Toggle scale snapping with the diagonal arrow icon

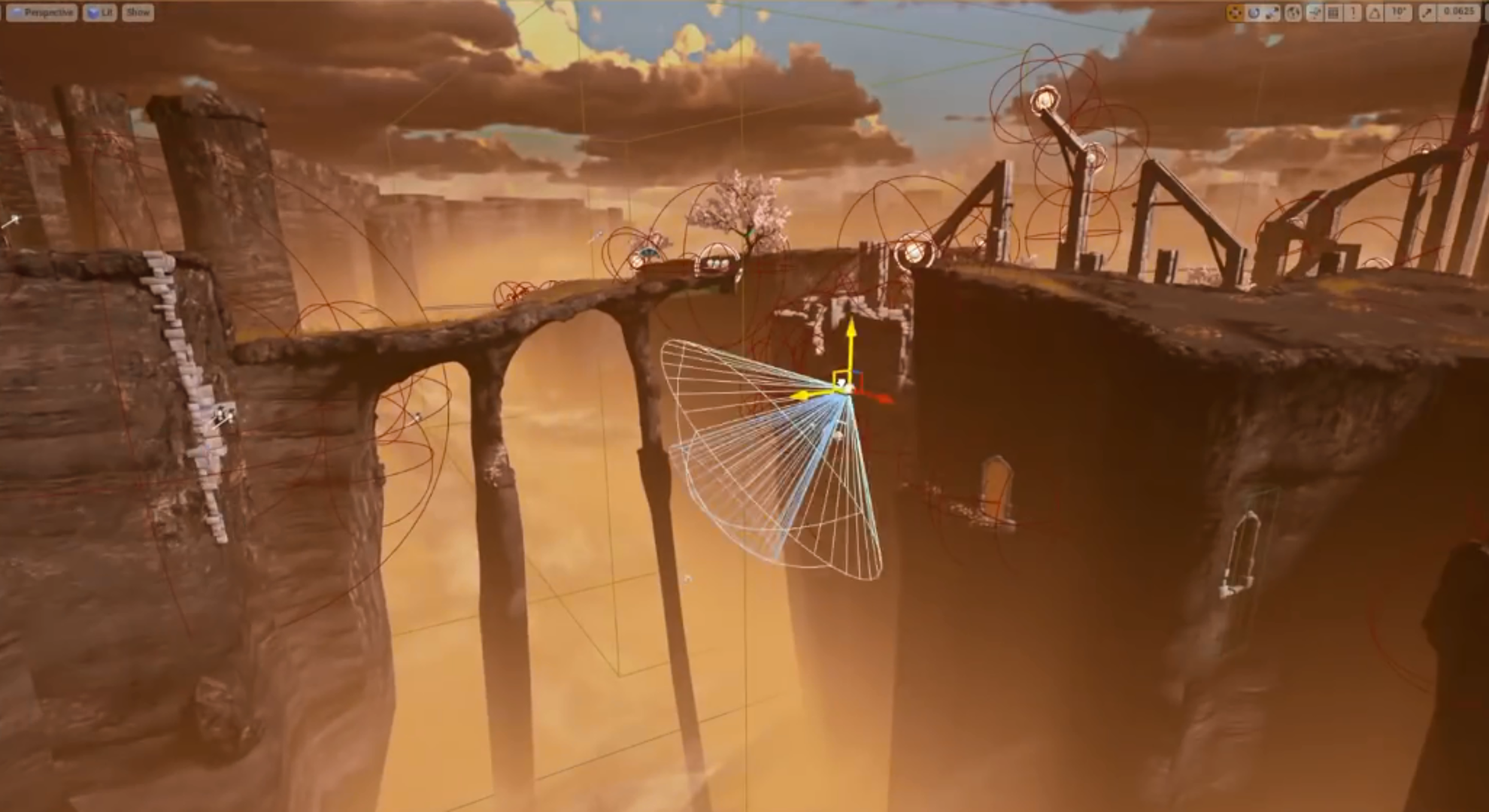coord(1428,13)
